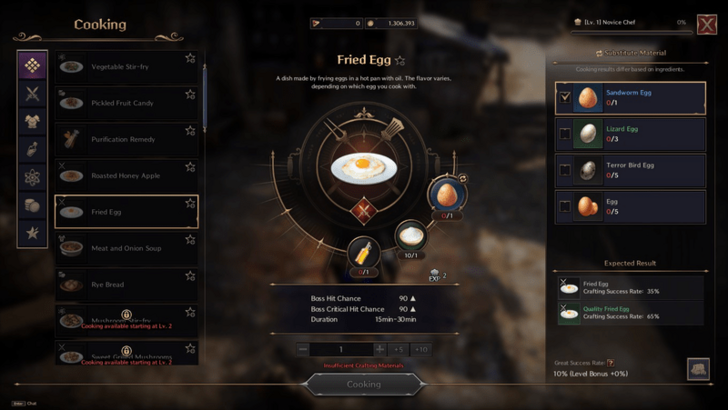728x410 pixels.
Task: Select the Vegetable Stir-fry recipe
Action: coord(122,66)
